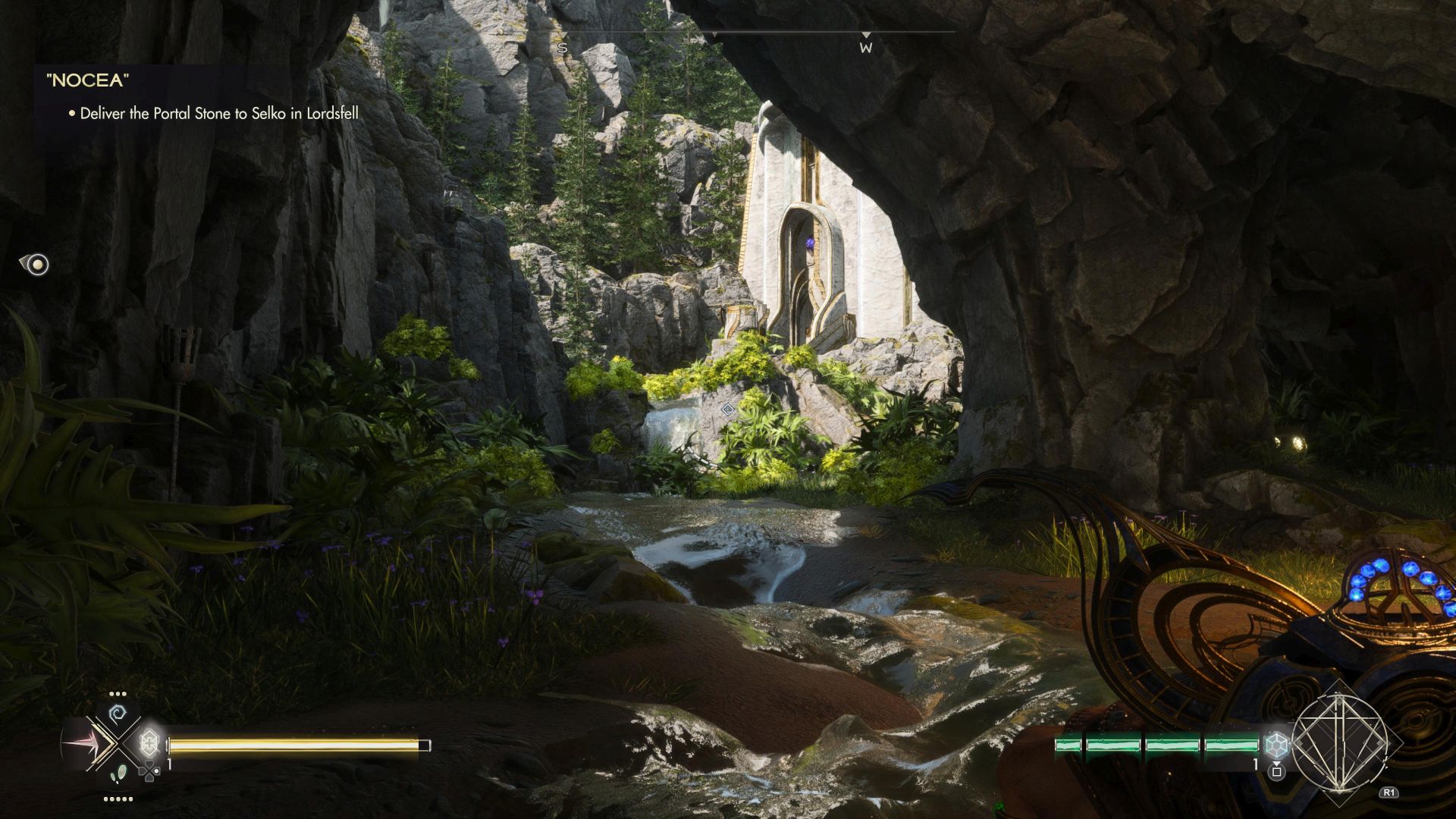Click the compass bar's W heading marker
The image size is (1456, 819).
click(865, 48)
